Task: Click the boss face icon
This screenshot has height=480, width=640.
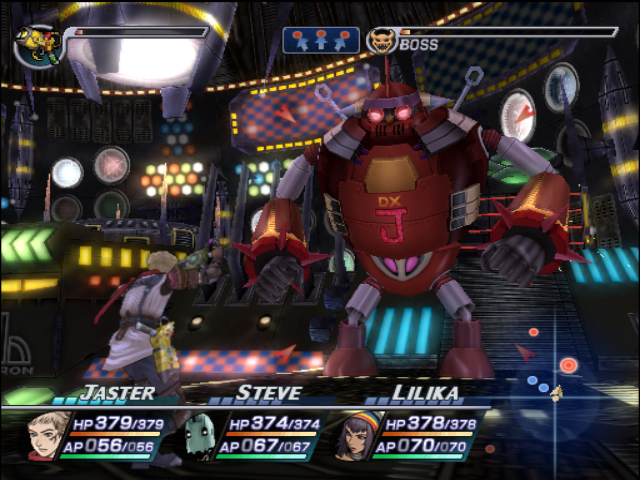Action: [381, 41]
